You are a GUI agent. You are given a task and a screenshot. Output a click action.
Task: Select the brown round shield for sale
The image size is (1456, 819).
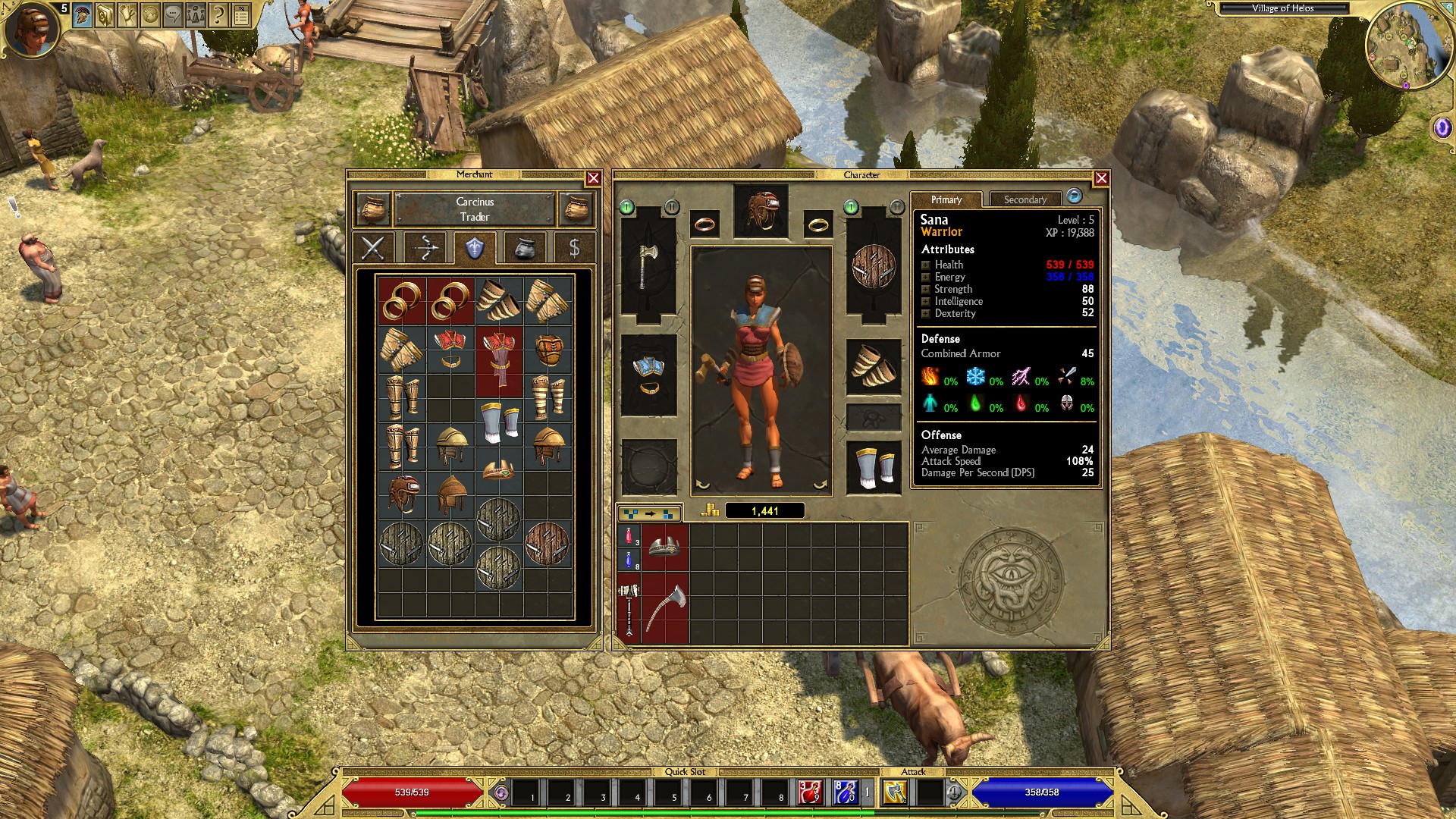tap(547, 544)
